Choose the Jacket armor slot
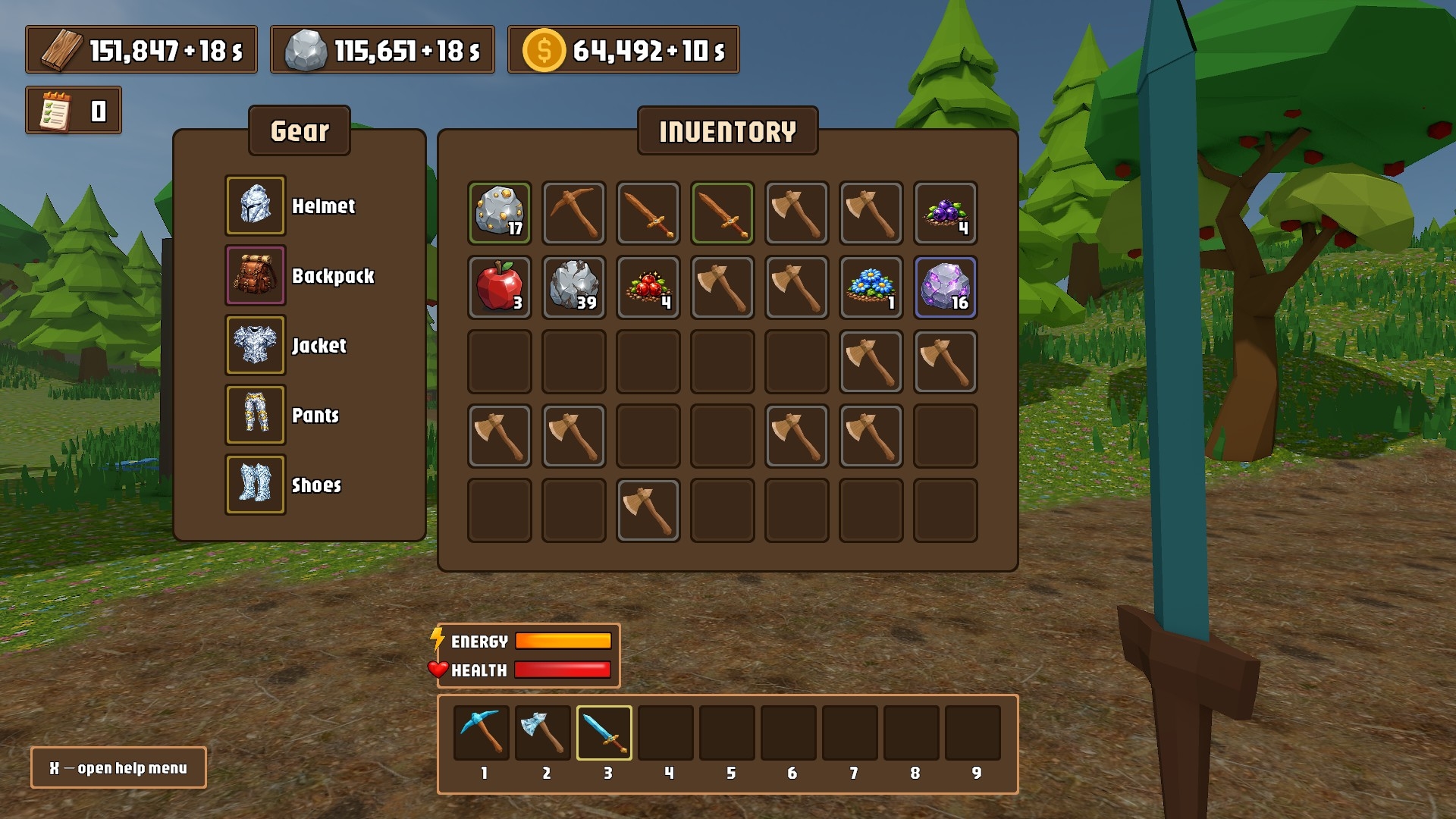This screenshot has width=1456, height=819. point(256,345)
